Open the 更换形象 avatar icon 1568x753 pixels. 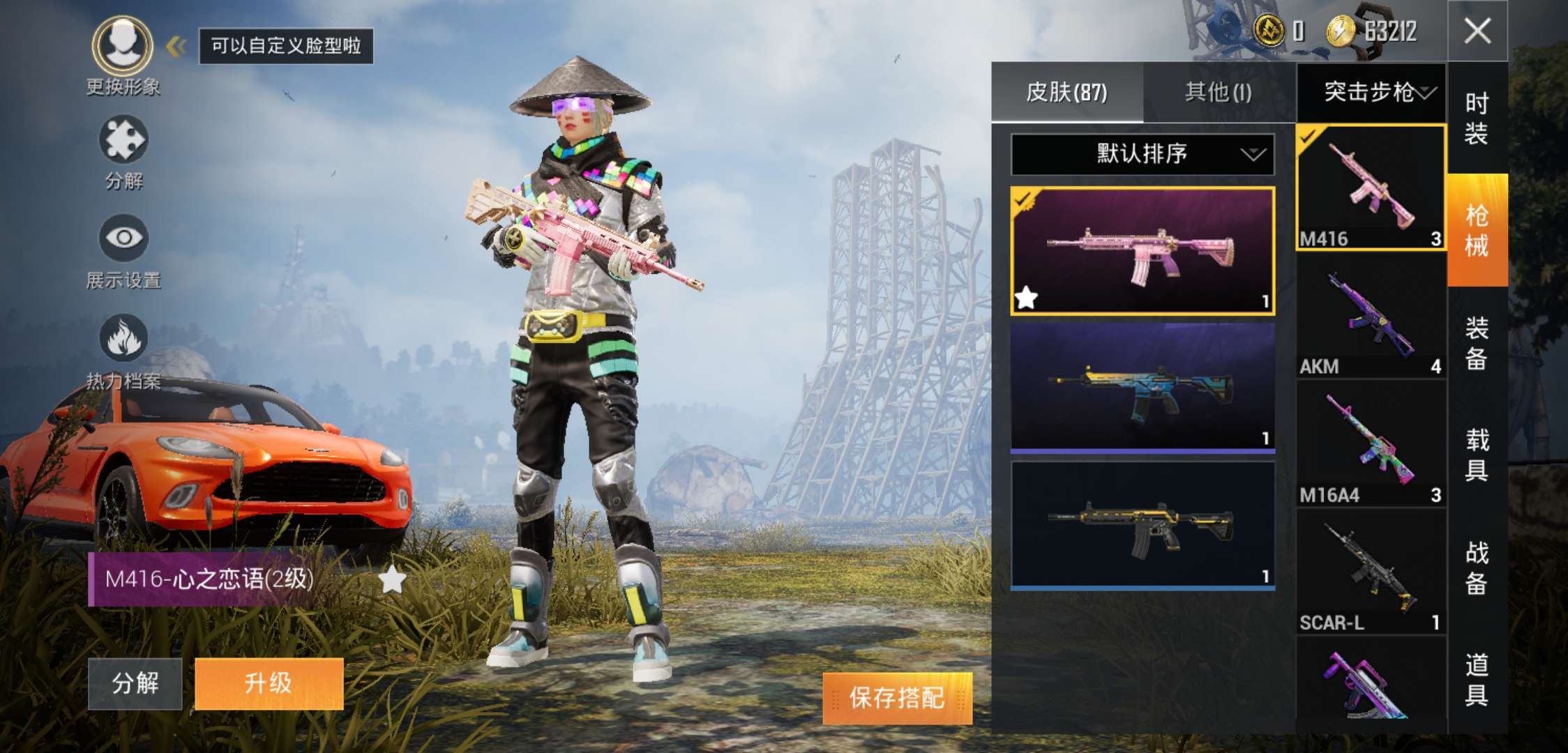pos(121,44)
